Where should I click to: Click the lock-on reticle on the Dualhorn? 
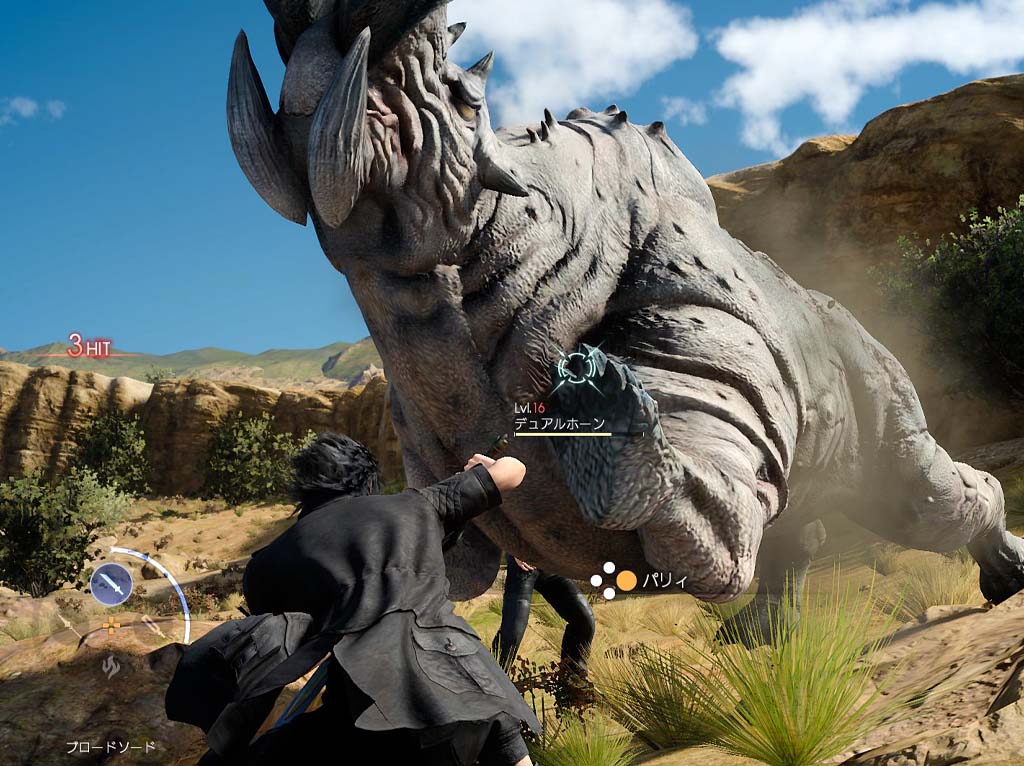[578, 368]
